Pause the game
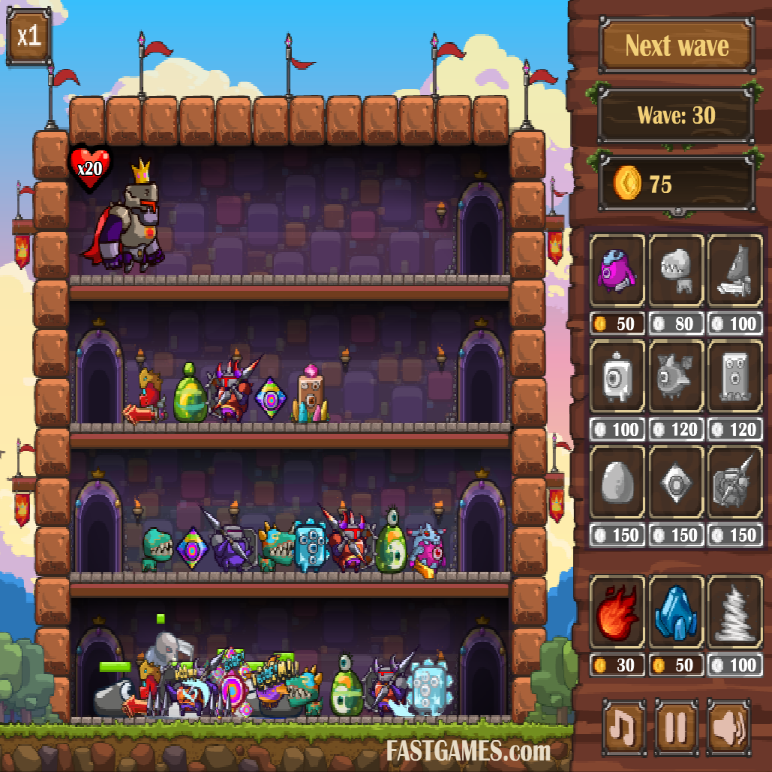The width and height of the screenshot is (772, 772). pyautogui.click(x=676, y=727)
